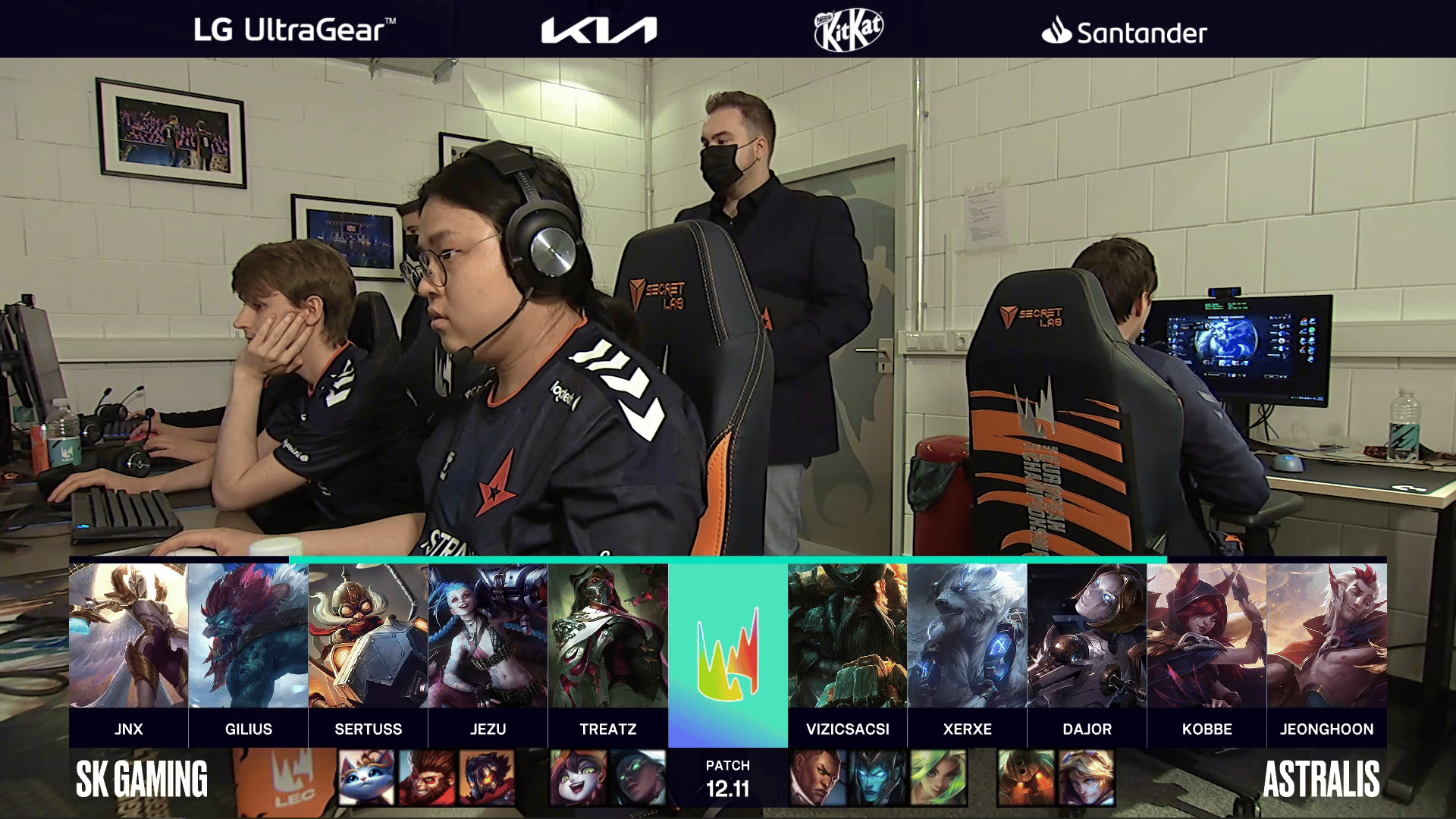
Task: Select the banned Lulu icon
Action: [x=578, y=777]
